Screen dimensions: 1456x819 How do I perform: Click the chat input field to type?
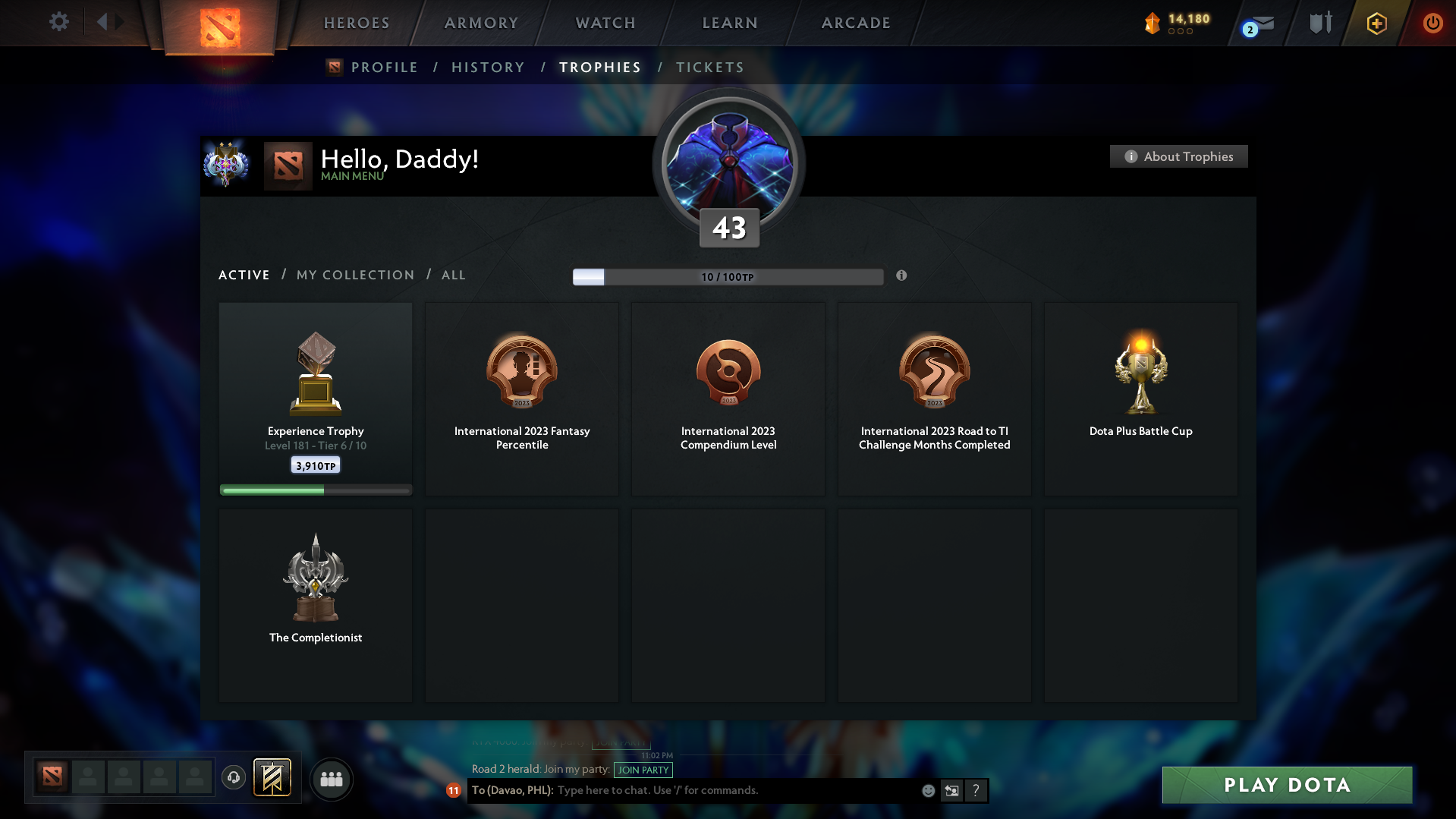(721, 790)
